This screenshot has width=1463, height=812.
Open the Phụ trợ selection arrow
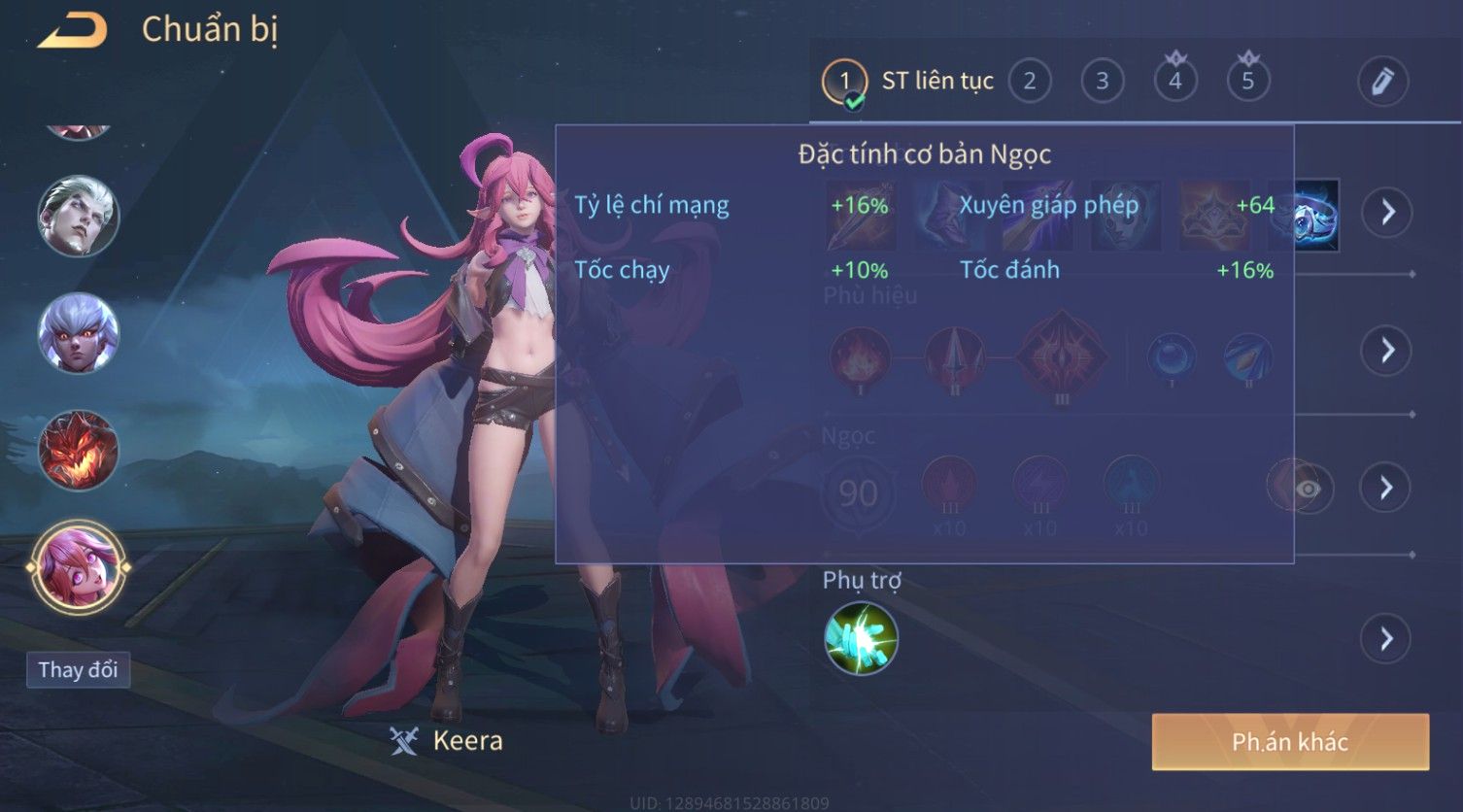[x=1387, y=639]
